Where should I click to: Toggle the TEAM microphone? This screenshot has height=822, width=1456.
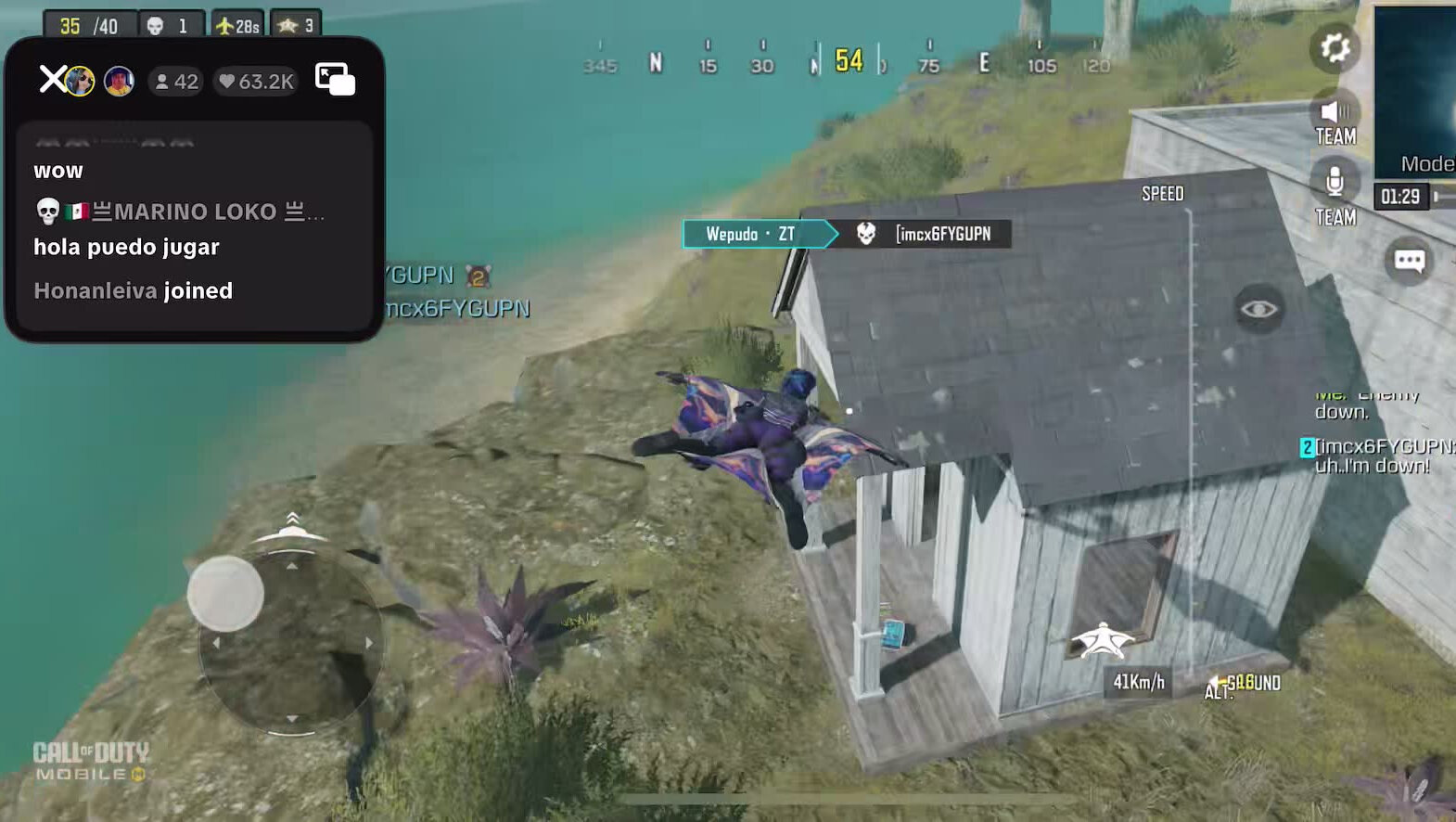[1335, 181]
